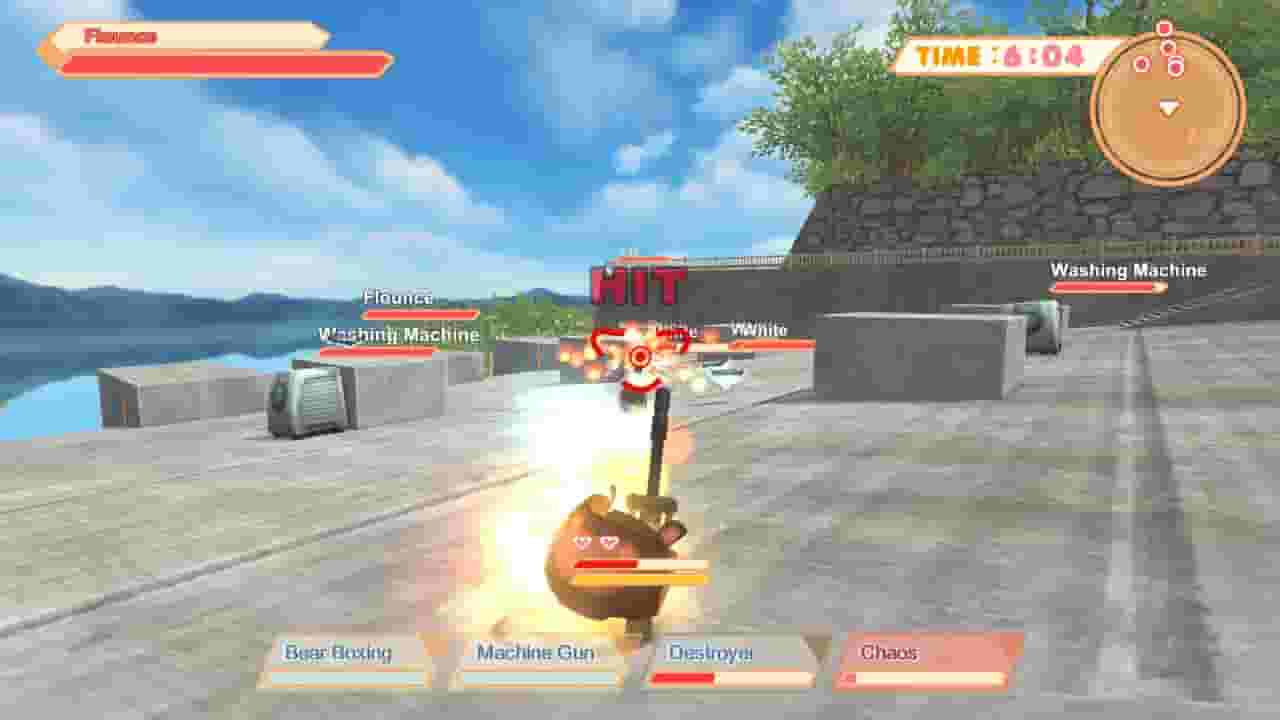
Task: Click the white direction arrow on the minimap
Action: point(1170,107)
